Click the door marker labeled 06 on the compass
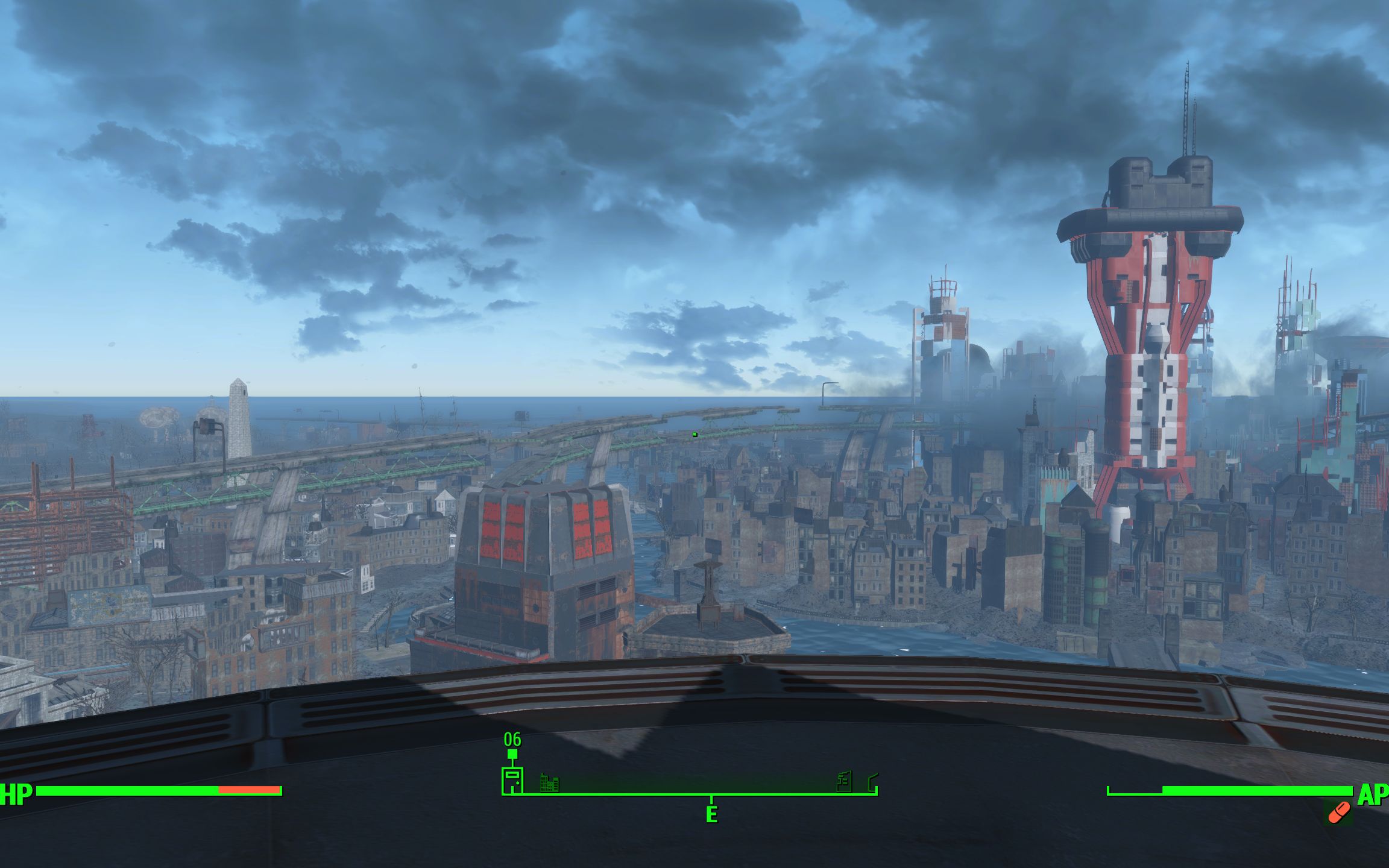Image resolution: width=1389 pixels, height=868 pixels. (x=512, y=780)
